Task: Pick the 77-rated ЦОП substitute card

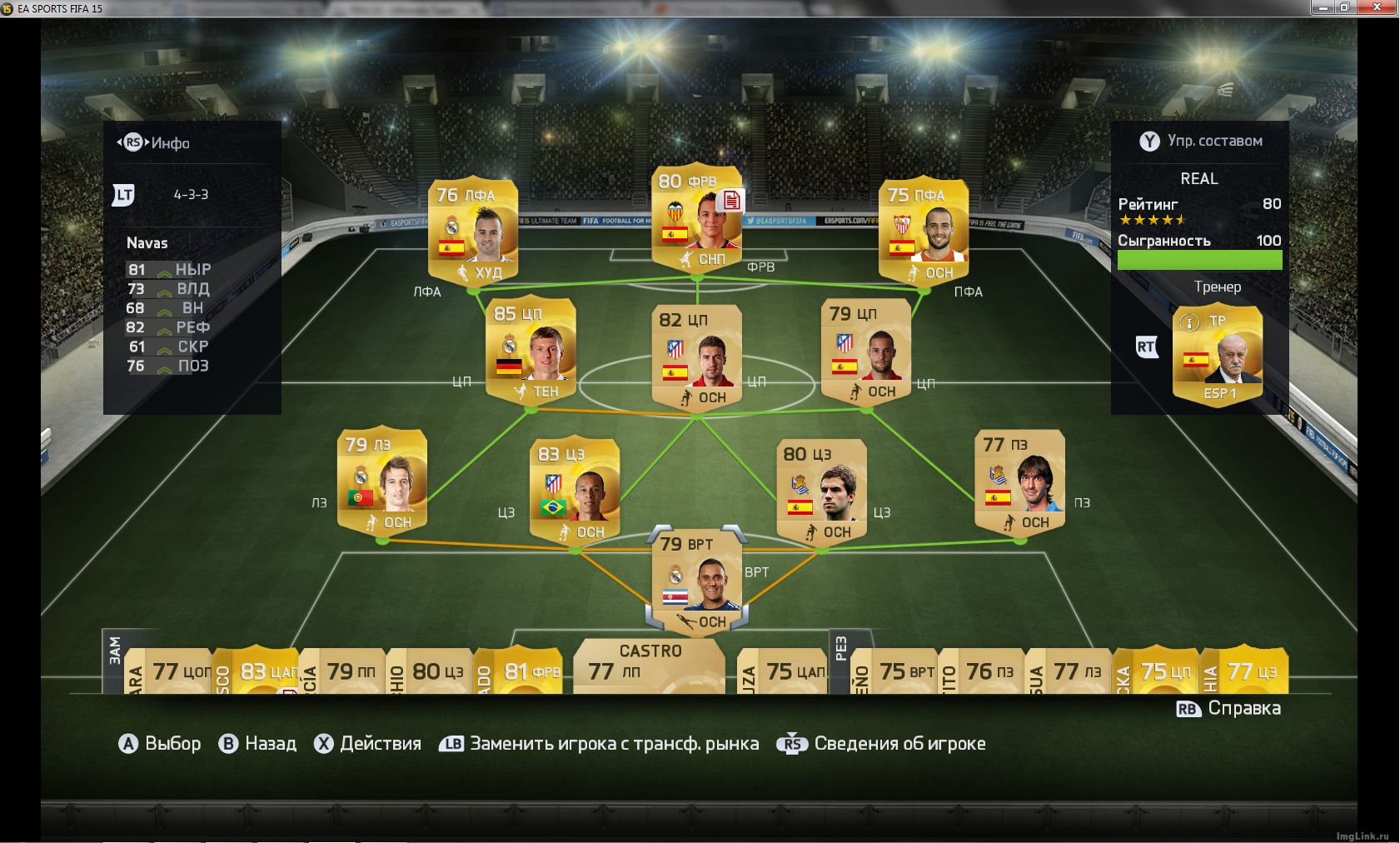Action: [x=171, y=671]
